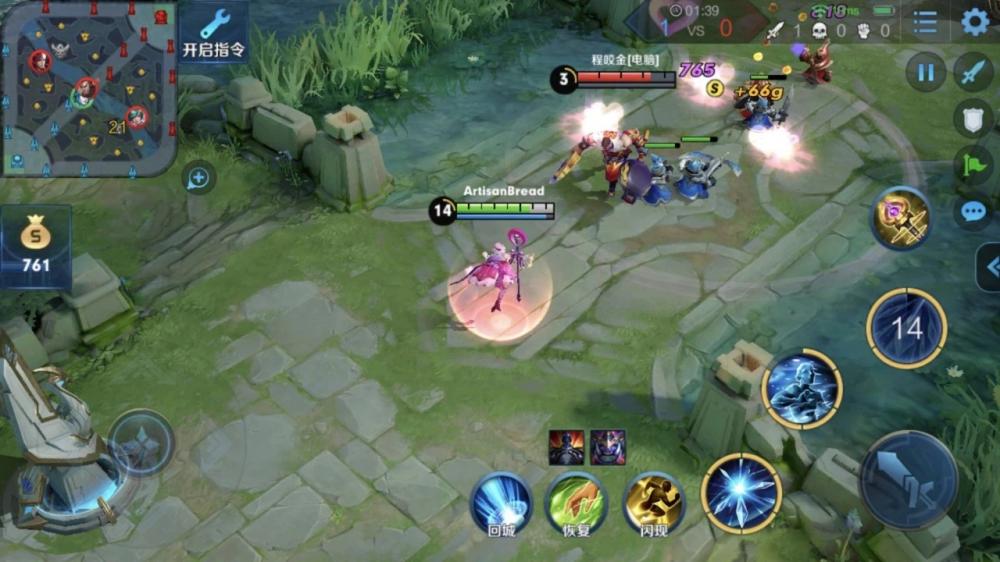
Task: Activate the ice crystal burst skill
Action: 741,493
